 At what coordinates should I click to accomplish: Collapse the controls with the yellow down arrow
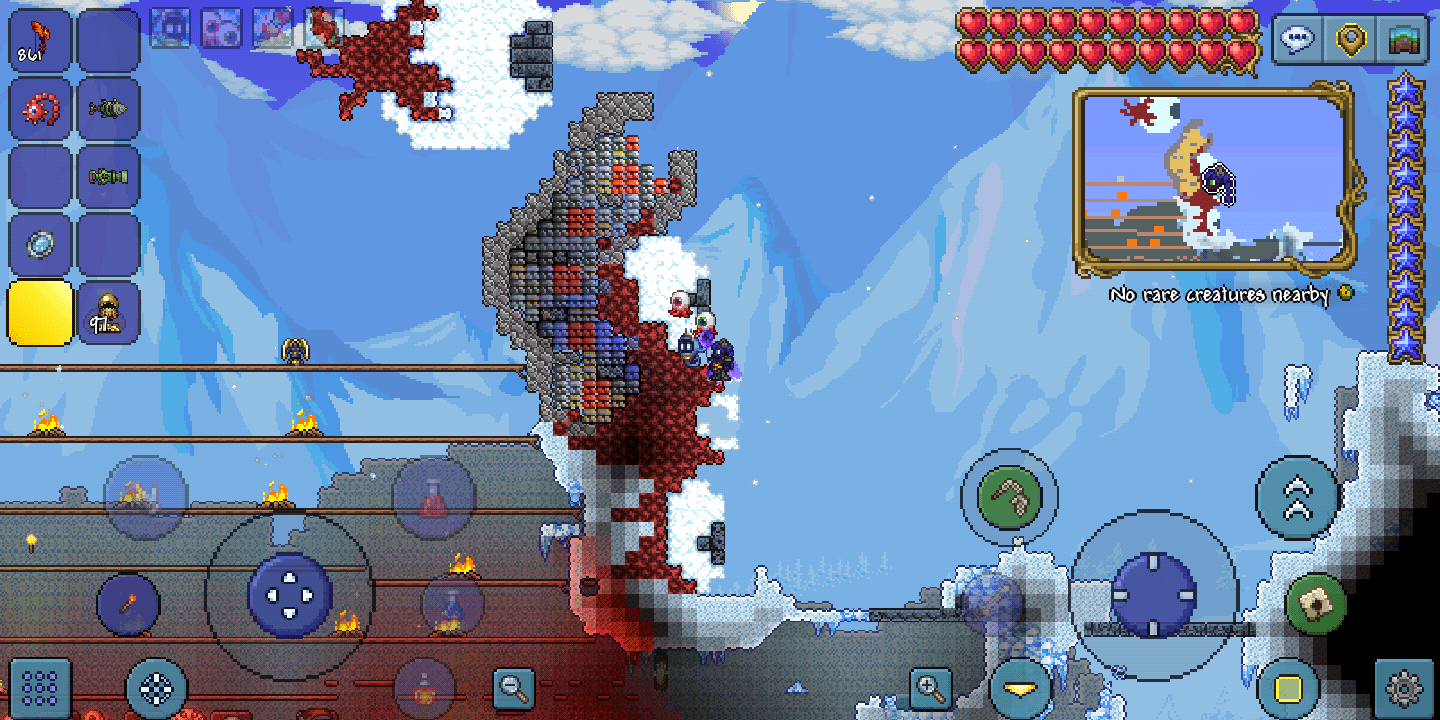point(1018,688)
